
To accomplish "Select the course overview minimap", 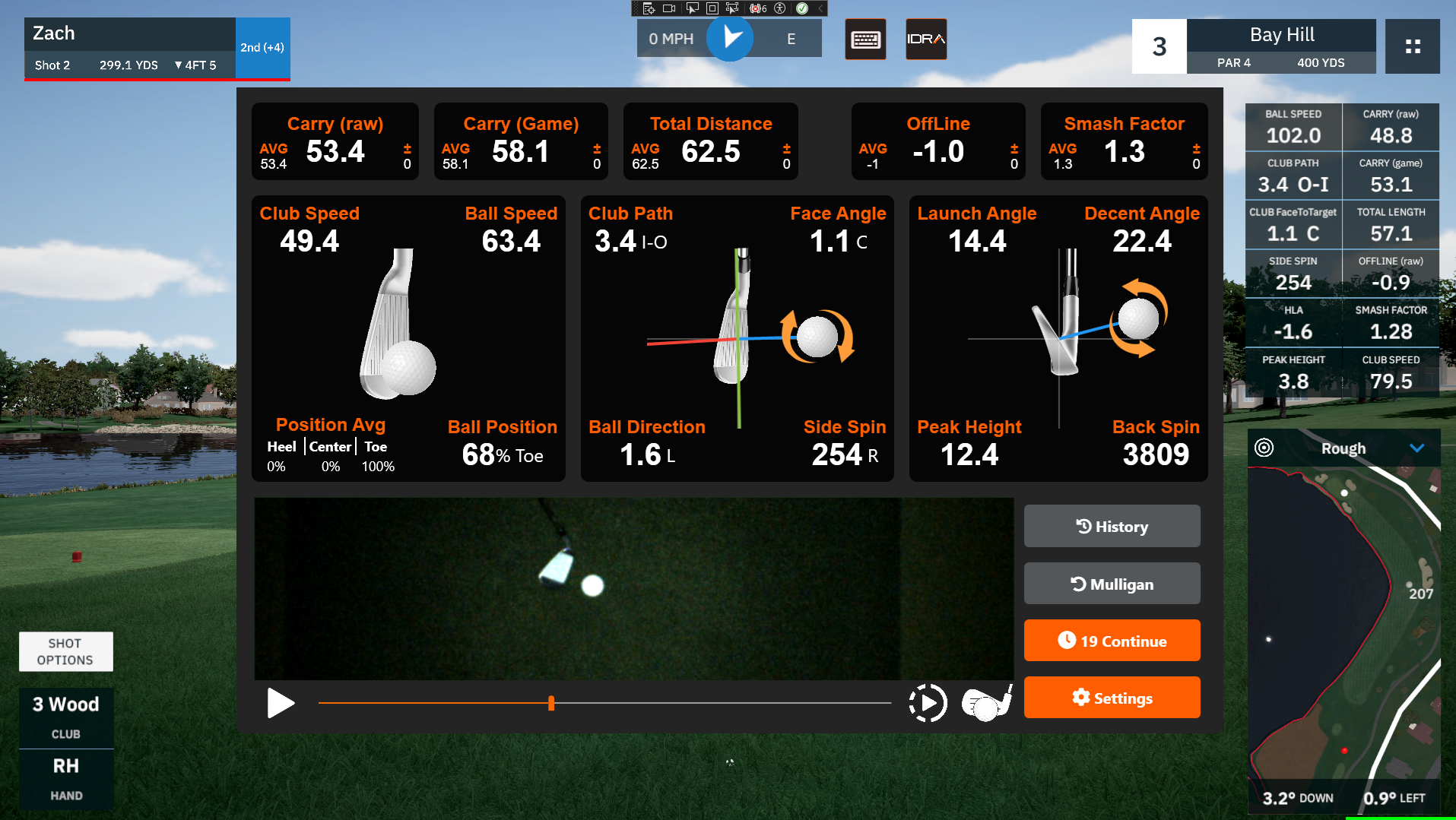I will [x=1343, y=623].
